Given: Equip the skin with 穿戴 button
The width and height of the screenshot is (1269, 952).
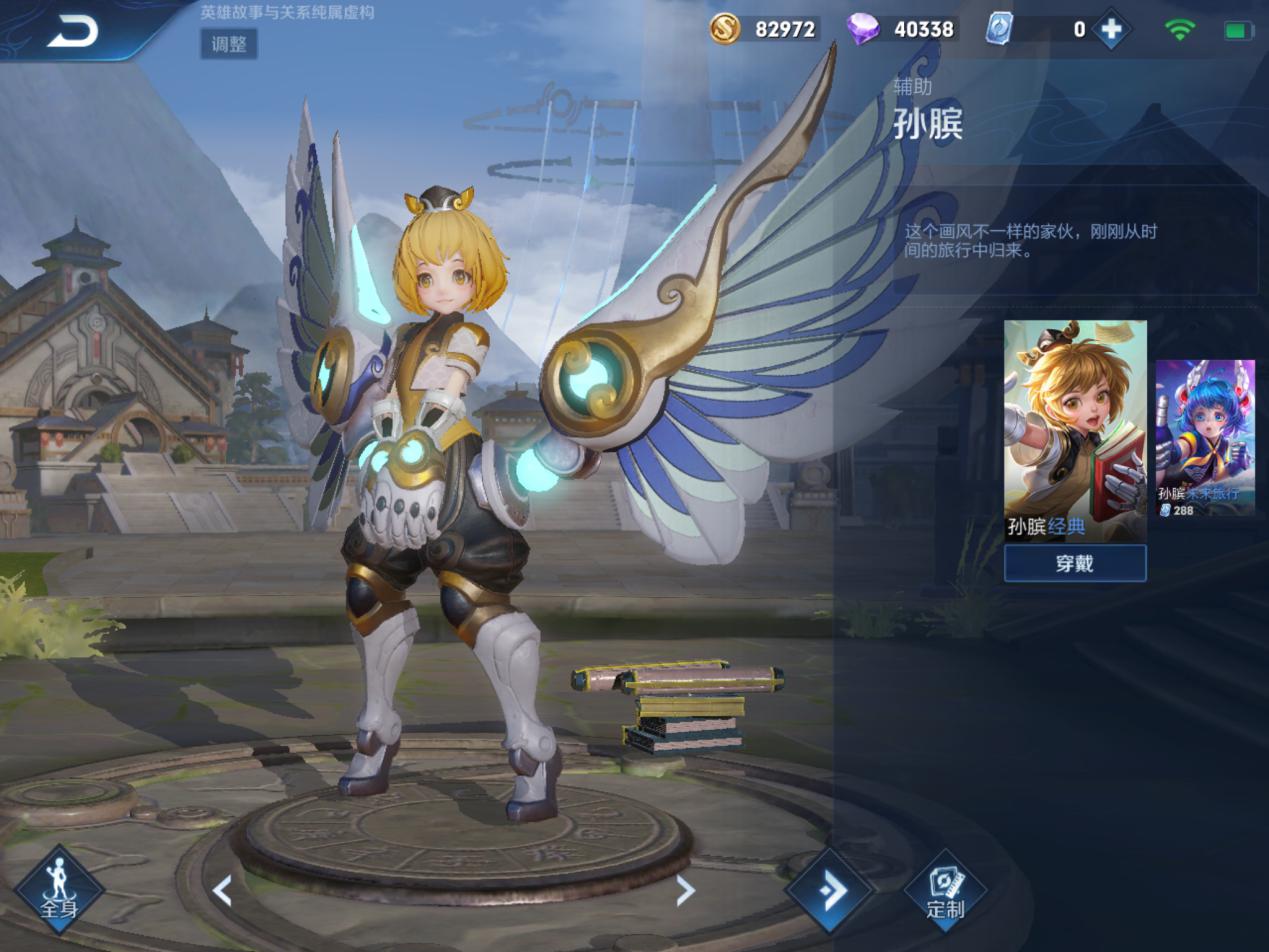Looking at the screenshot, I should [1075, 563].
